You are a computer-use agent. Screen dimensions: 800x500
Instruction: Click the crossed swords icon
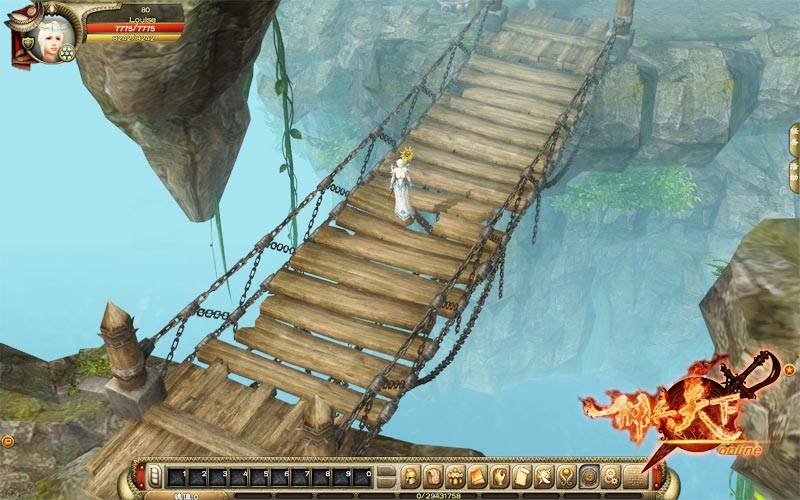coord(545,475)
